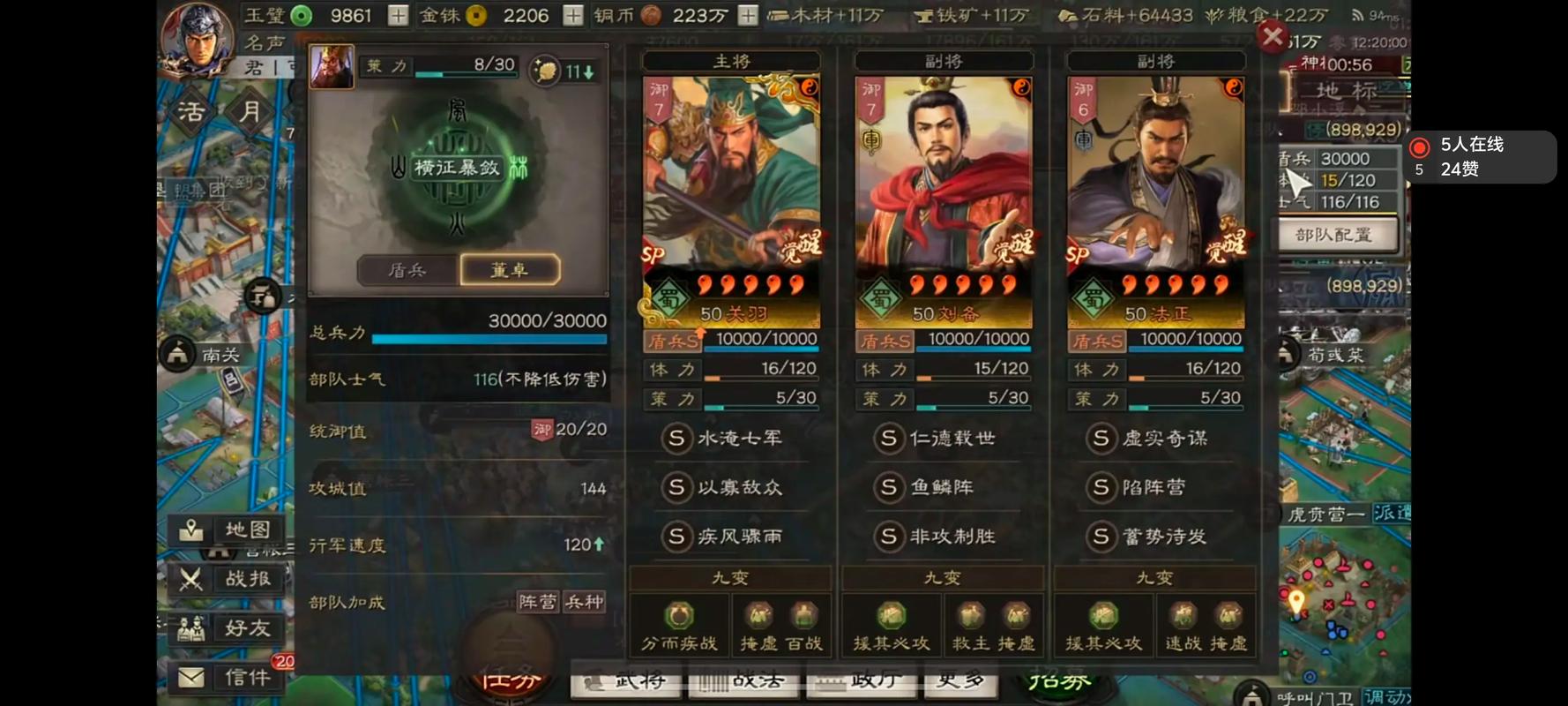
Task: Switch to the 武将 tab
Action: (628, 682)
